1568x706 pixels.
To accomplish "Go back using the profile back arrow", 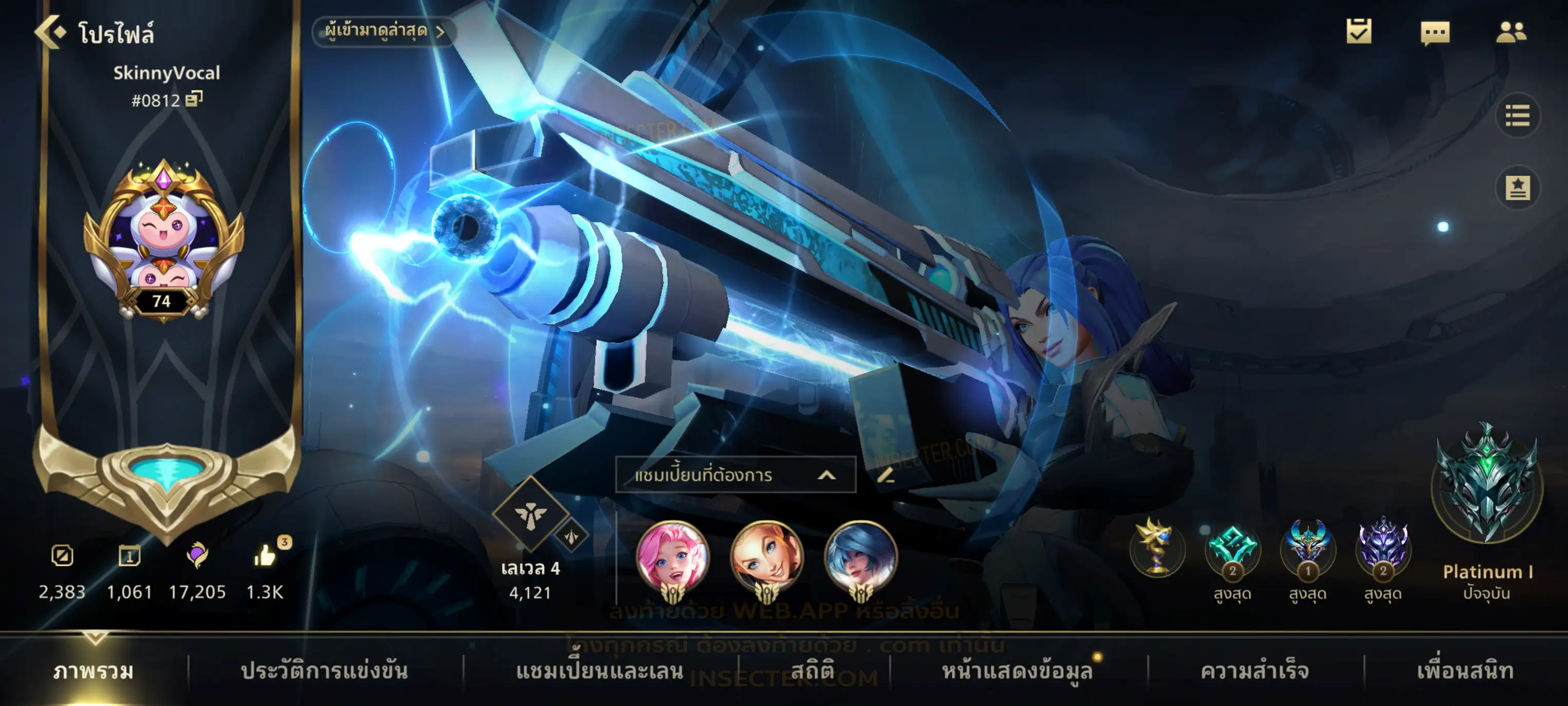I will [x=50, y=32].
